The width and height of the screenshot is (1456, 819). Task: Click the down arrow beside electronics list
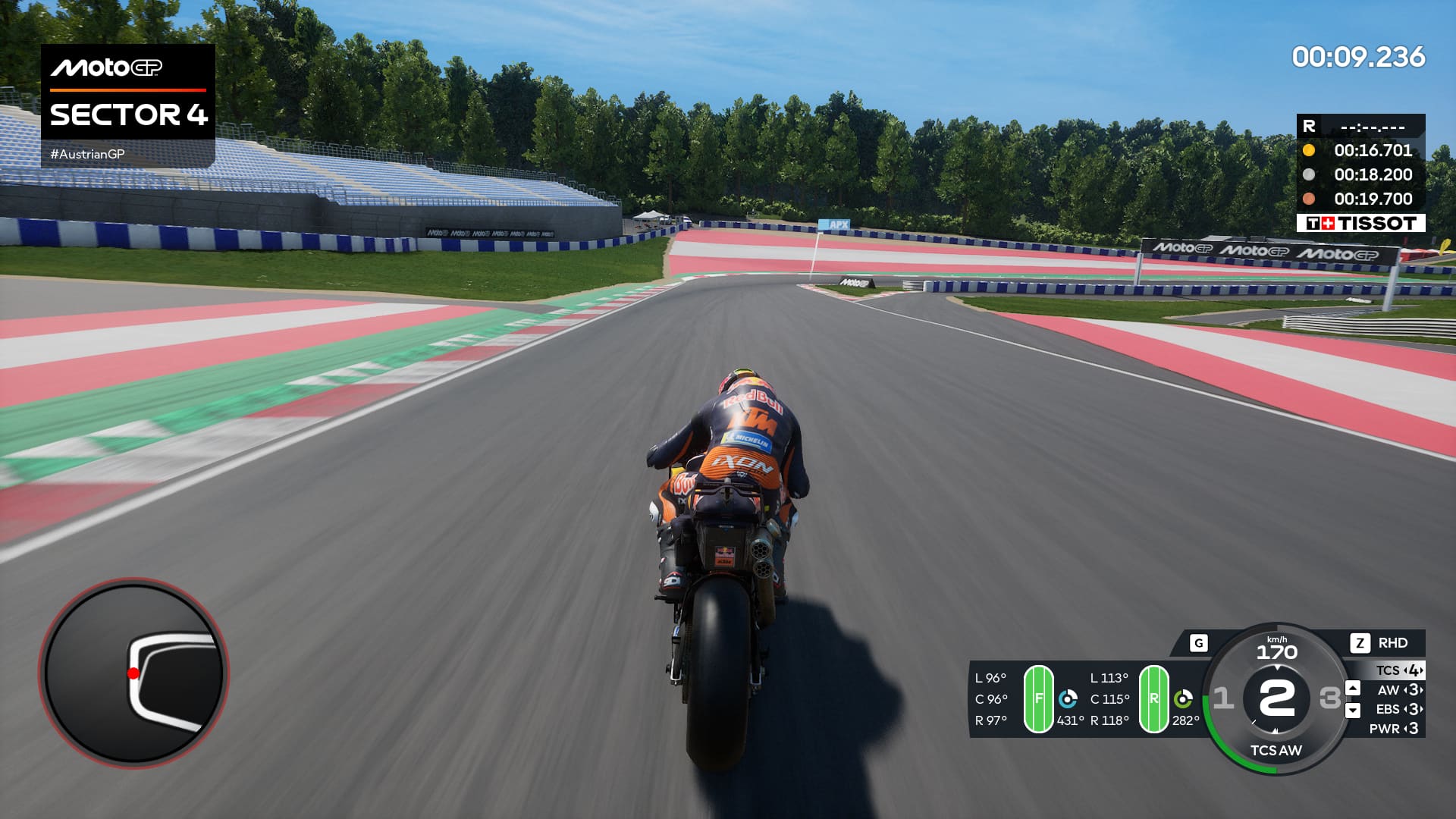pos(1353,711)
